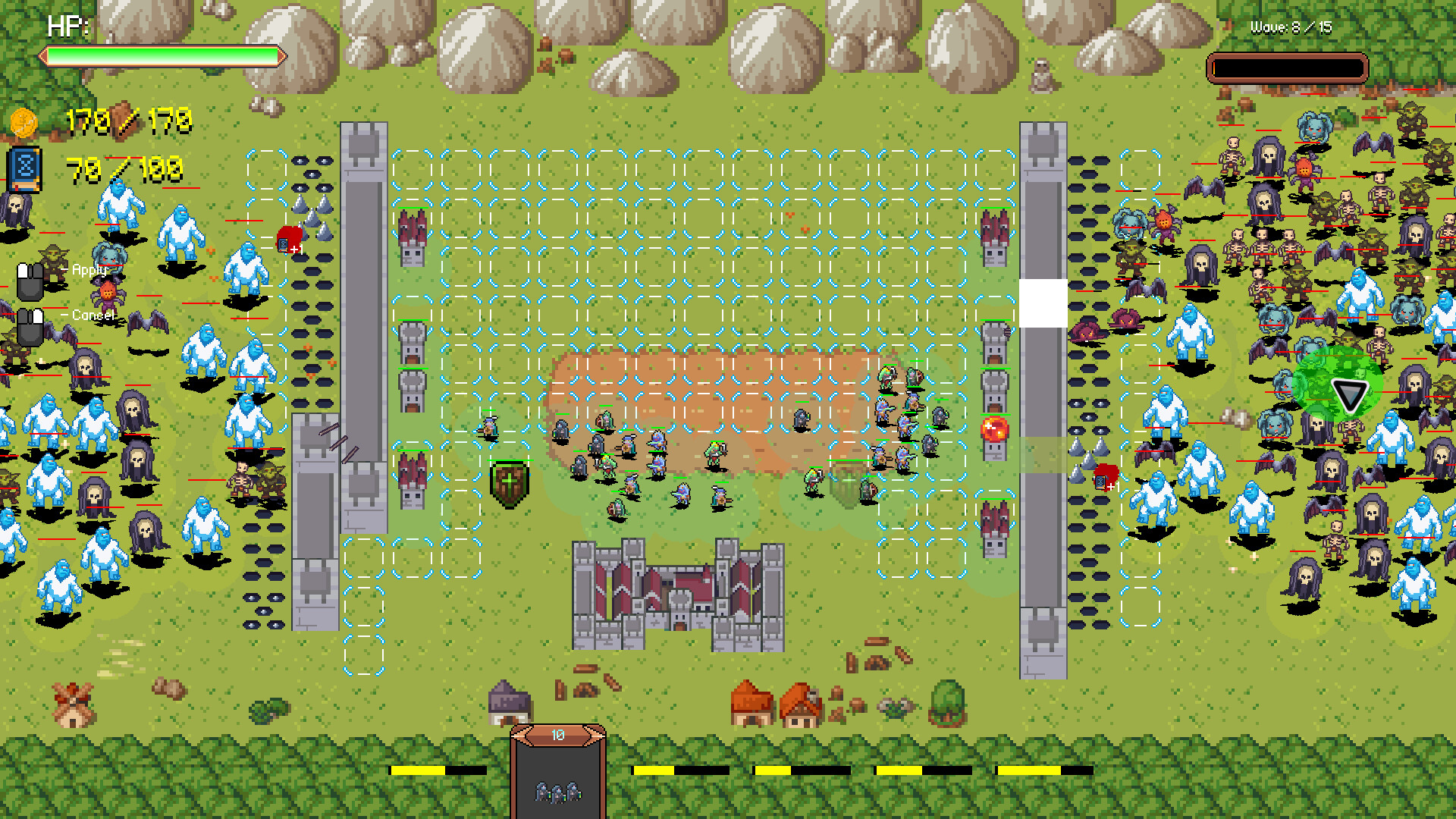Select the red-roofed tower on the left lane
The image size is (1456, 819).
(410, 227)
